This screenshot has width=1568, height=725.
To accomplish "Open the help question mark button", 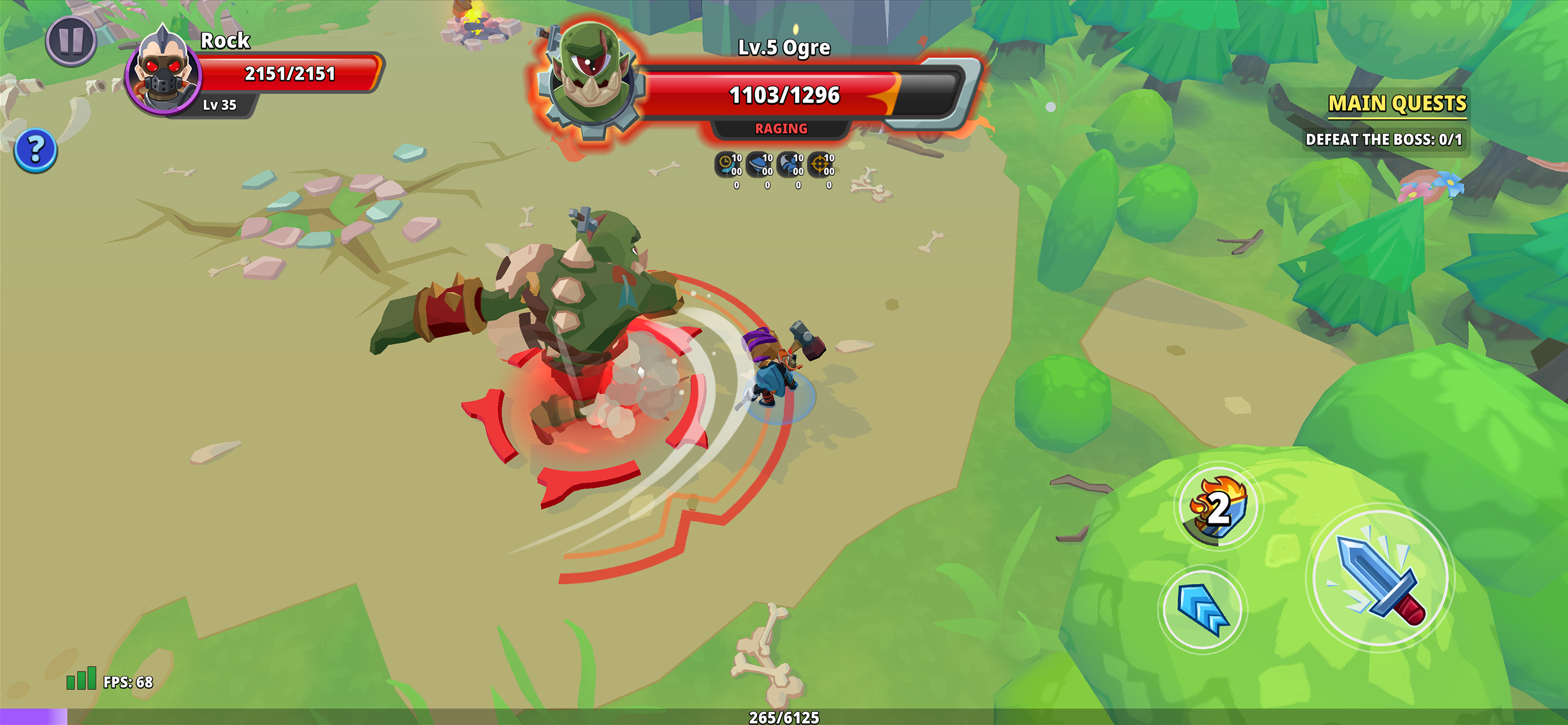I will click(x=36, y=149).
